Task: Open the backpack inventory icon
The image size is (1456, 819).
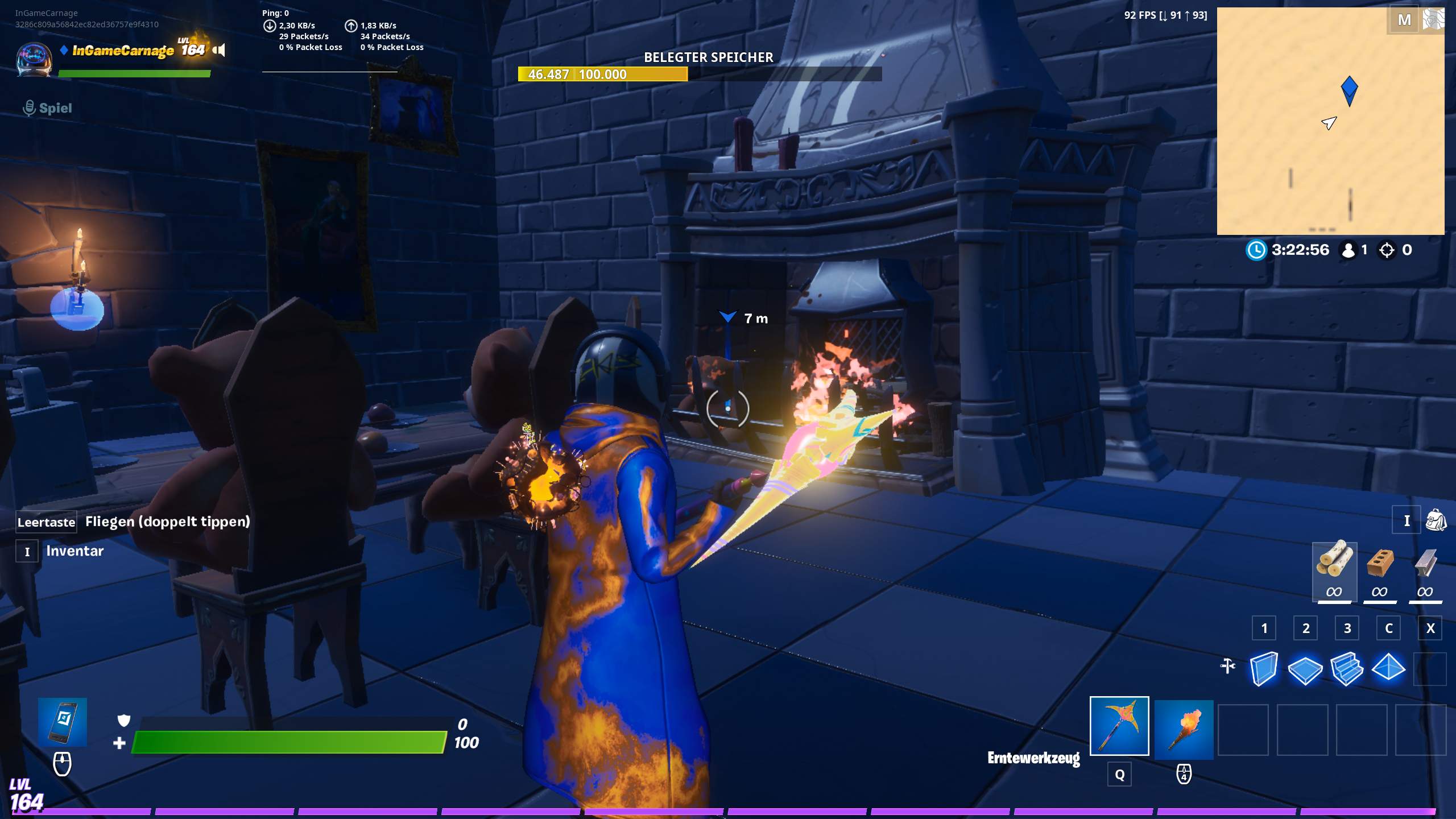Action: point(1436,520)
